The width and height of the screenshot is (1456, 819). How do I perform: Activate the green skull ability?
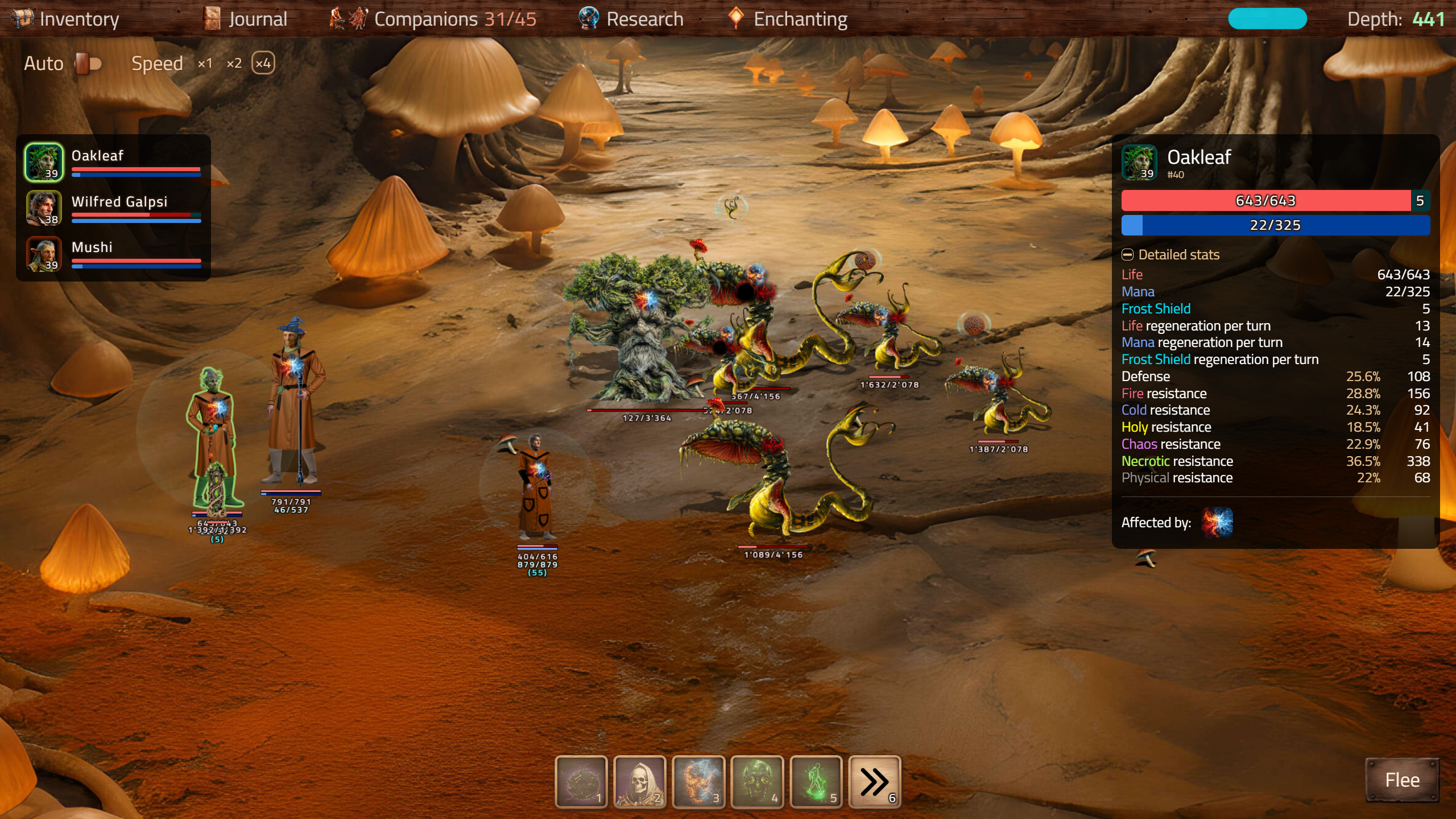[757, 781]
